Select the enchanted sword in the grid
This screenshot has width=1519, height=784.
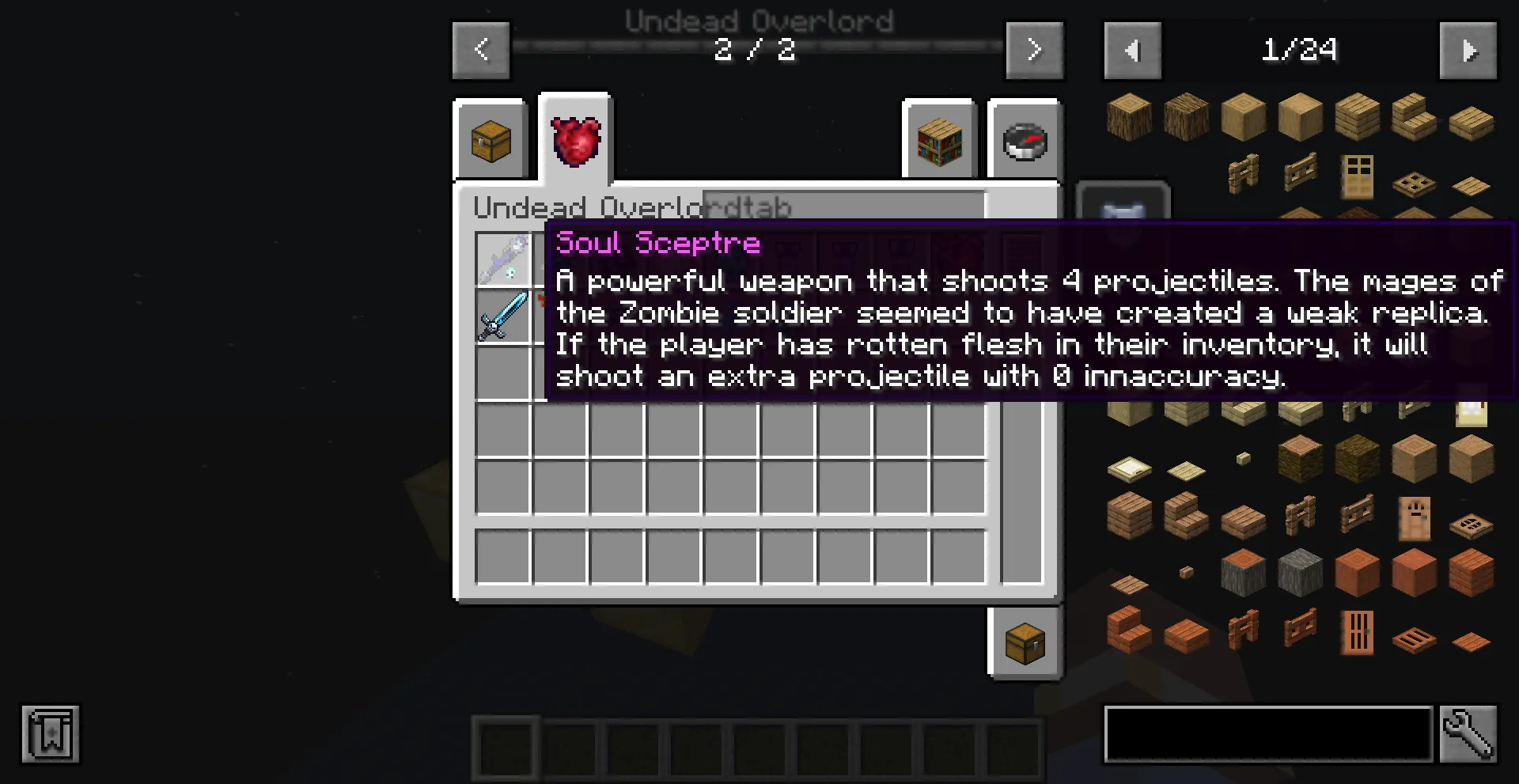point(504,317)
